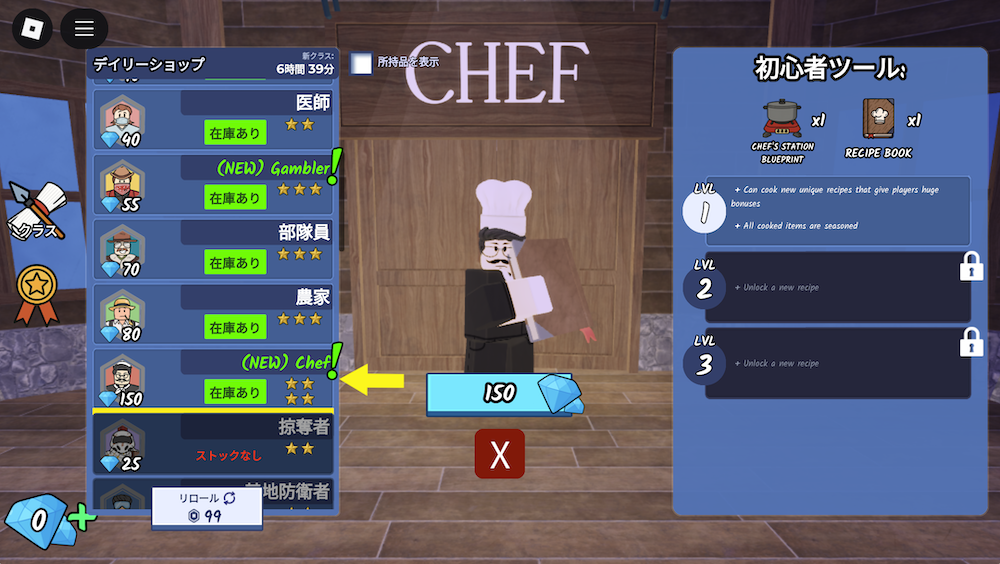Open the Roblox logo menu
This screenshot has height=564, width=1000.
click(x=32, y=28)
